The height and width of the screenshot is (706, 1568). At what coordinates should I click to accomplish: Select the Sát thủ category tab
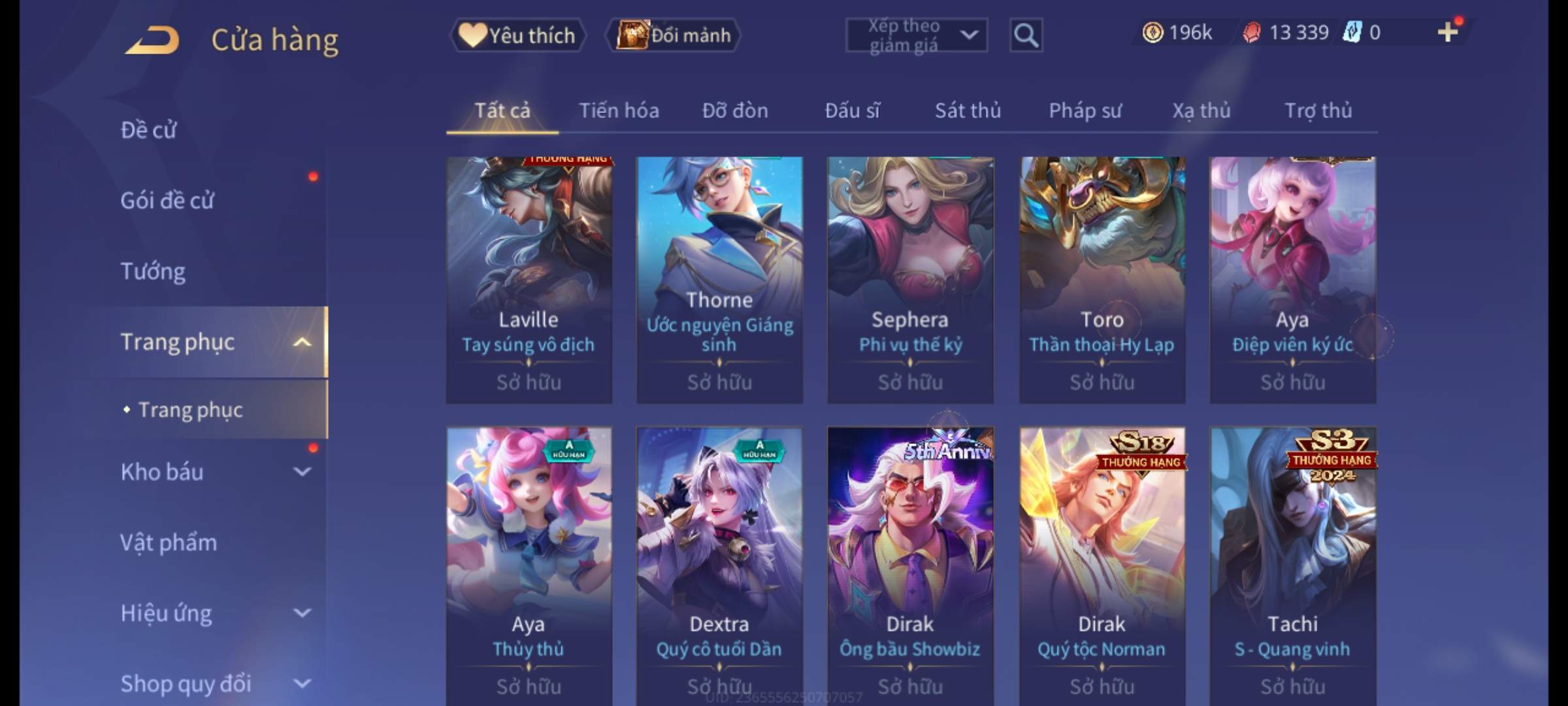(968, 110)
